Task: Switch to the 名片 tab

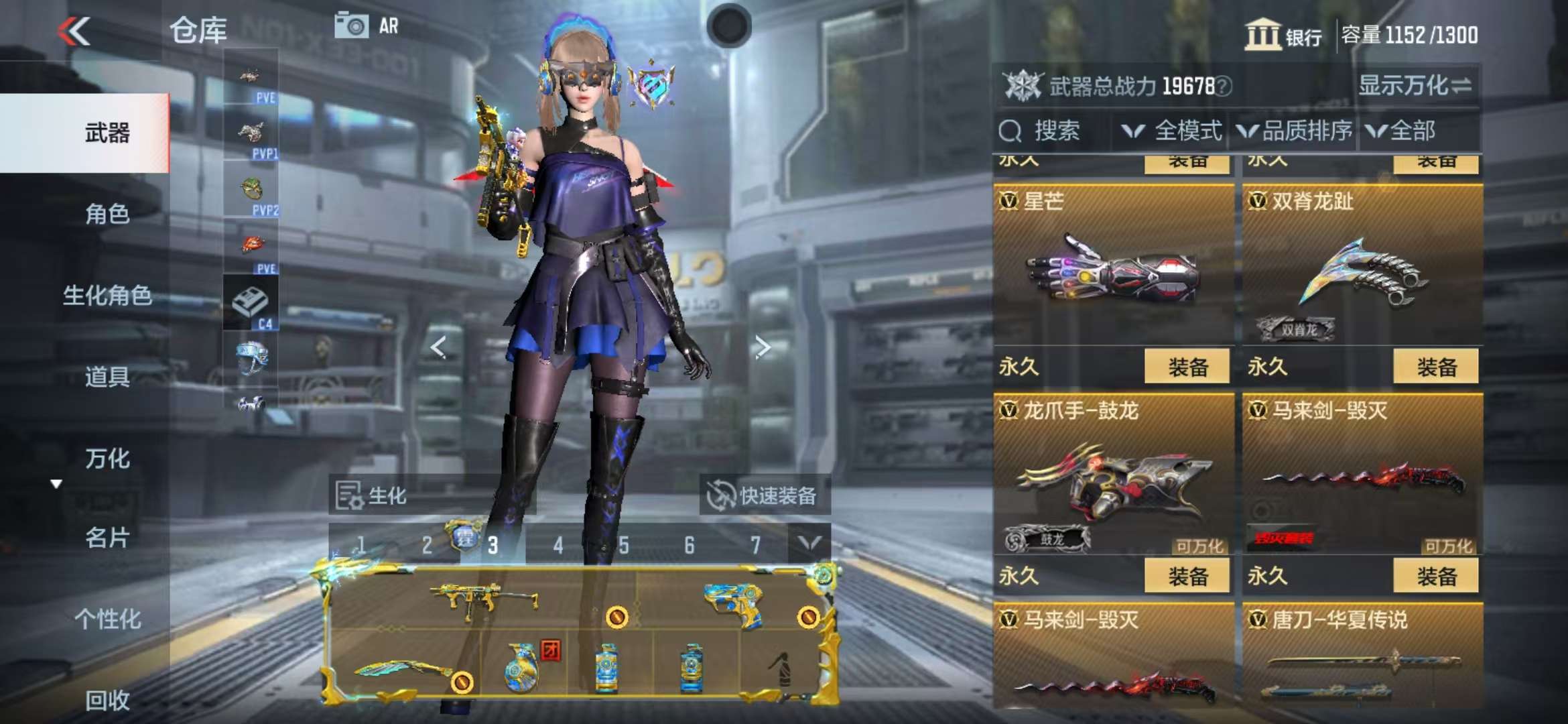Action: (107, 538)
